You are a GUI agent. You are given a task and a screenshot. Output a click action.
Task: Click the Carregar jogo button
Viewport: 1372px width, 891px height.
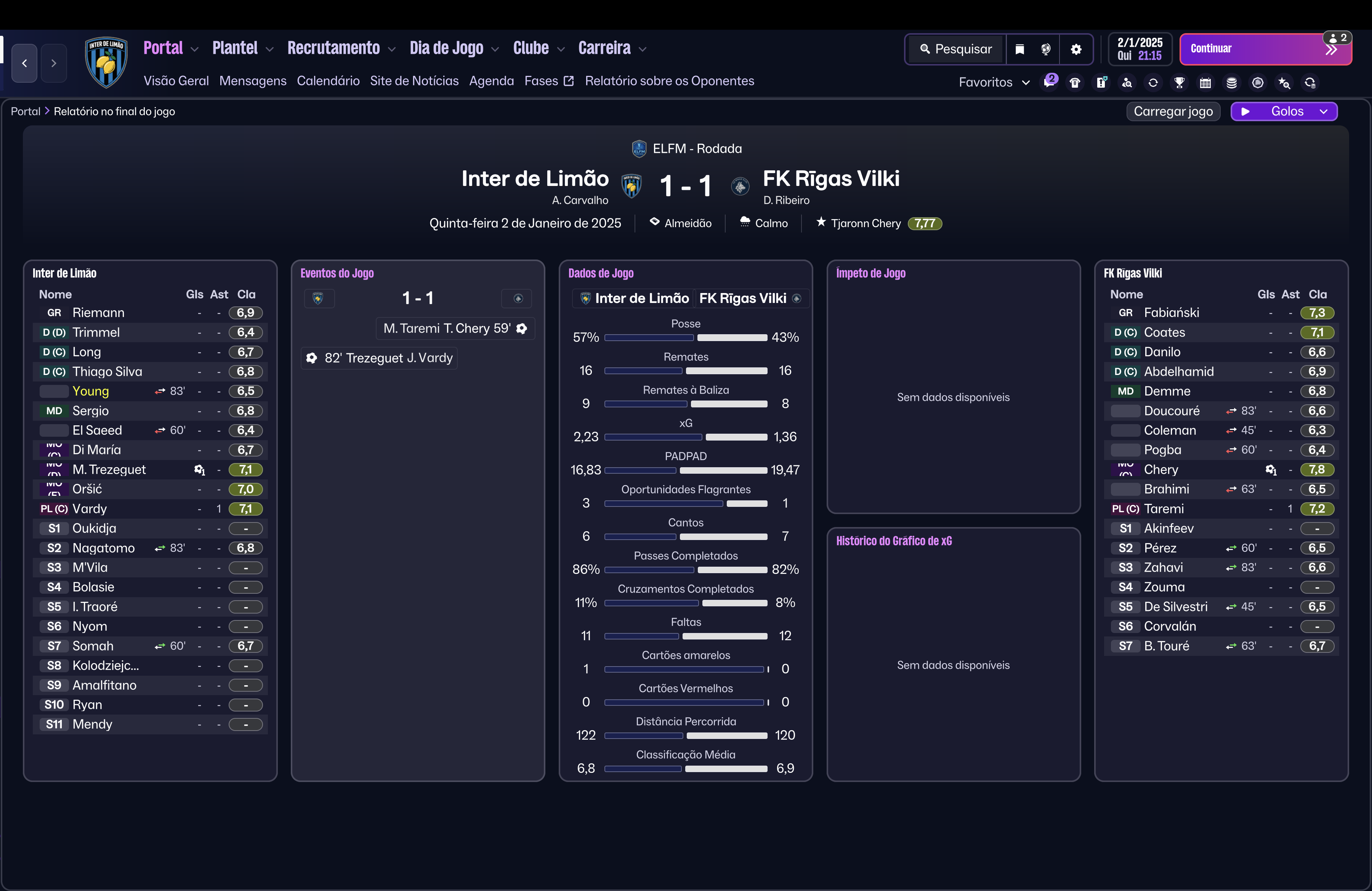click(1173, 111)
